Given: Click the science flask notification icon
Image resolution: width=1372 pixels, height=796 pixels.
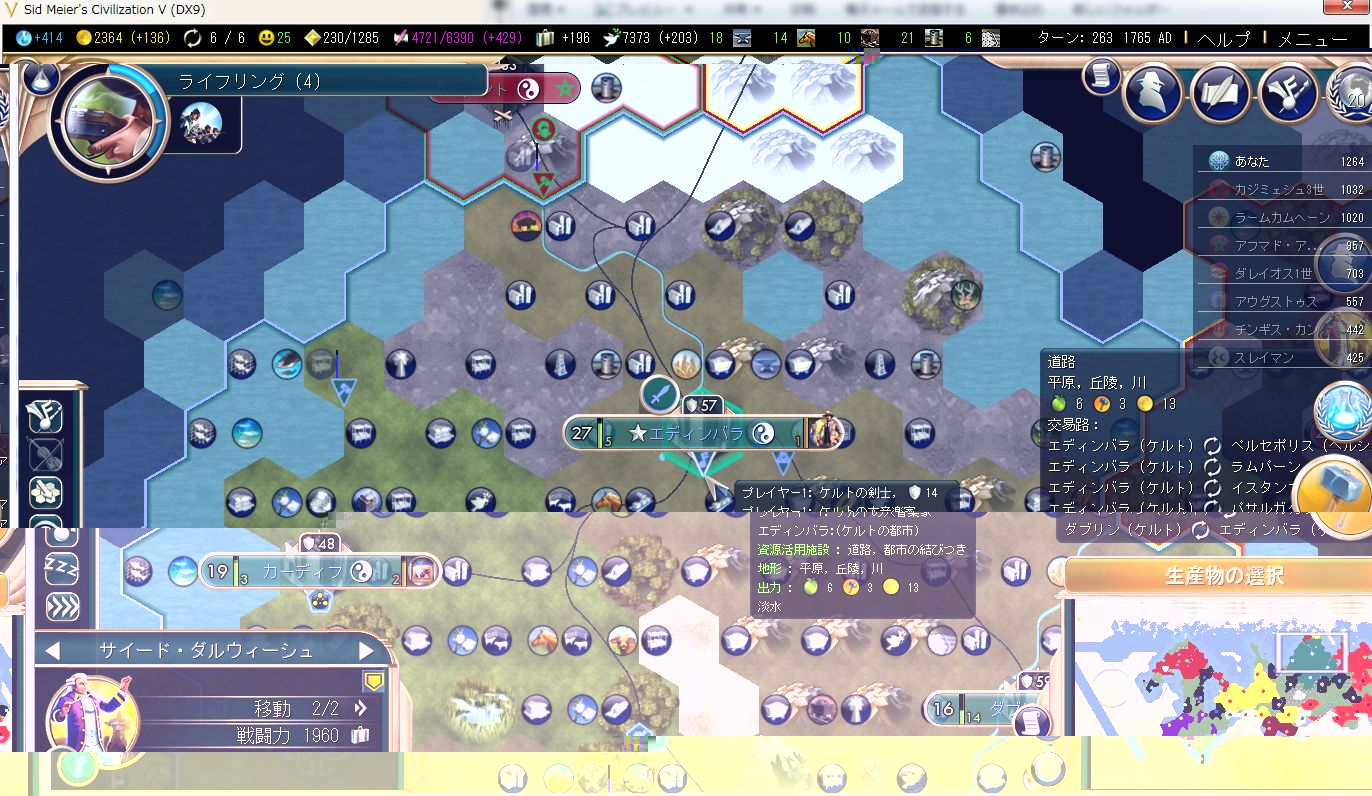Looking at the screenshot, I should (x=1342, y=412).
